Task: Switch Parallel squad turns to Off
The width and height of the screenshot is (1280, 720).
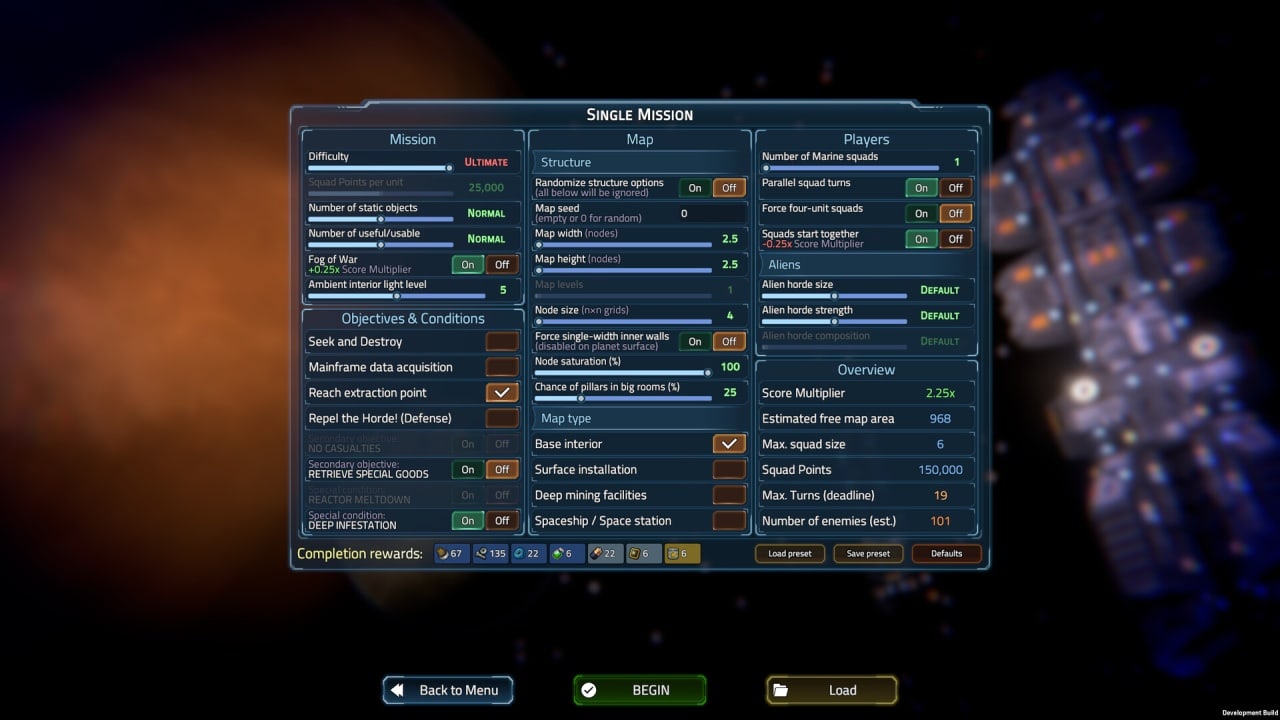Action: [x=956, y=187]
